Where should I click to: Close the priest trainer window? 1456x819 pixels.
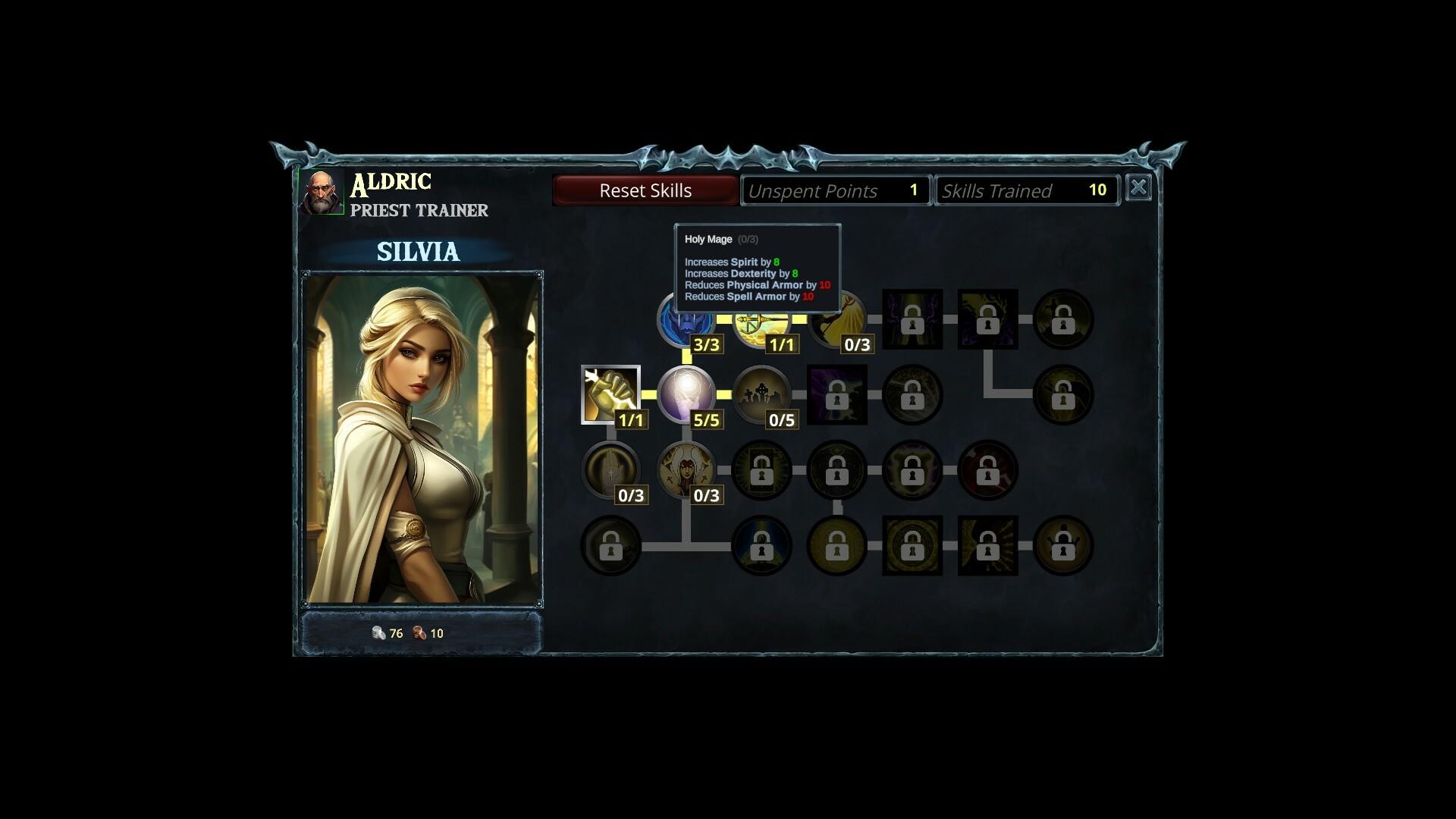pos(1137,188)
